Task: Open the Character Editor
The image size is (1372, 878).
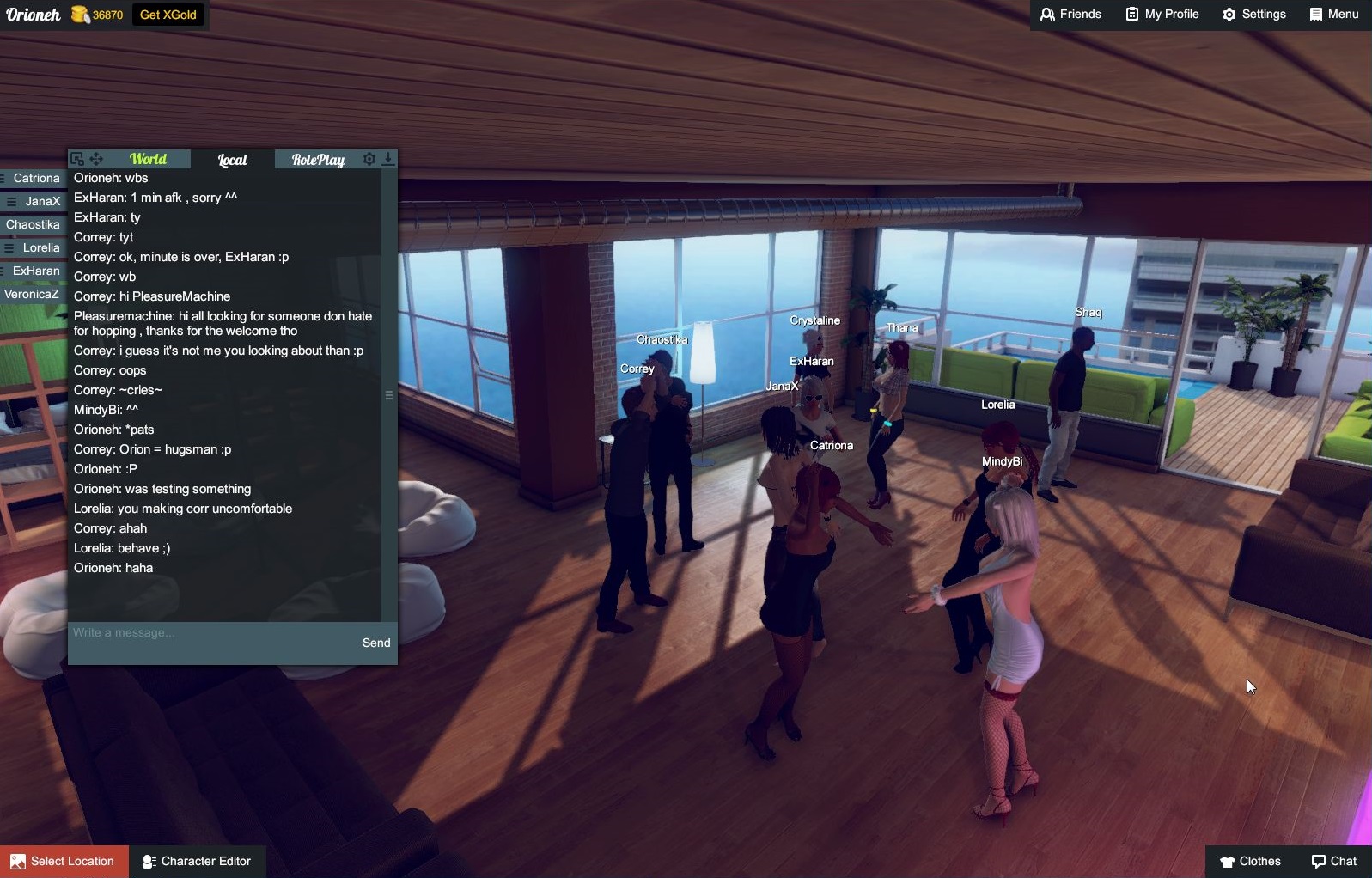Action: [197, 862]
